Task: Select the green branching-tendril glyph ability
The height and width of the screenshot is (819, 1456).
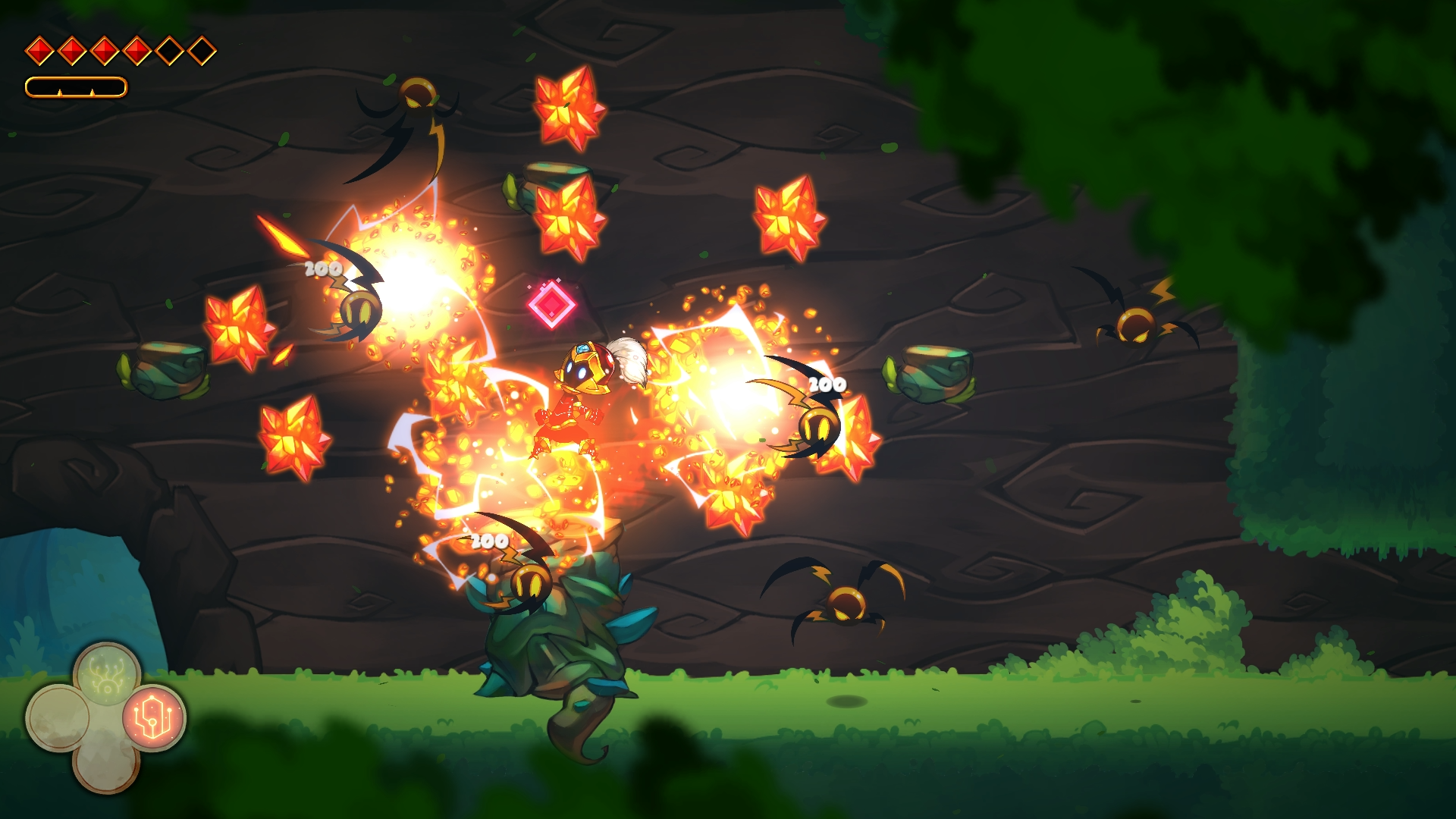Action: 107,674
